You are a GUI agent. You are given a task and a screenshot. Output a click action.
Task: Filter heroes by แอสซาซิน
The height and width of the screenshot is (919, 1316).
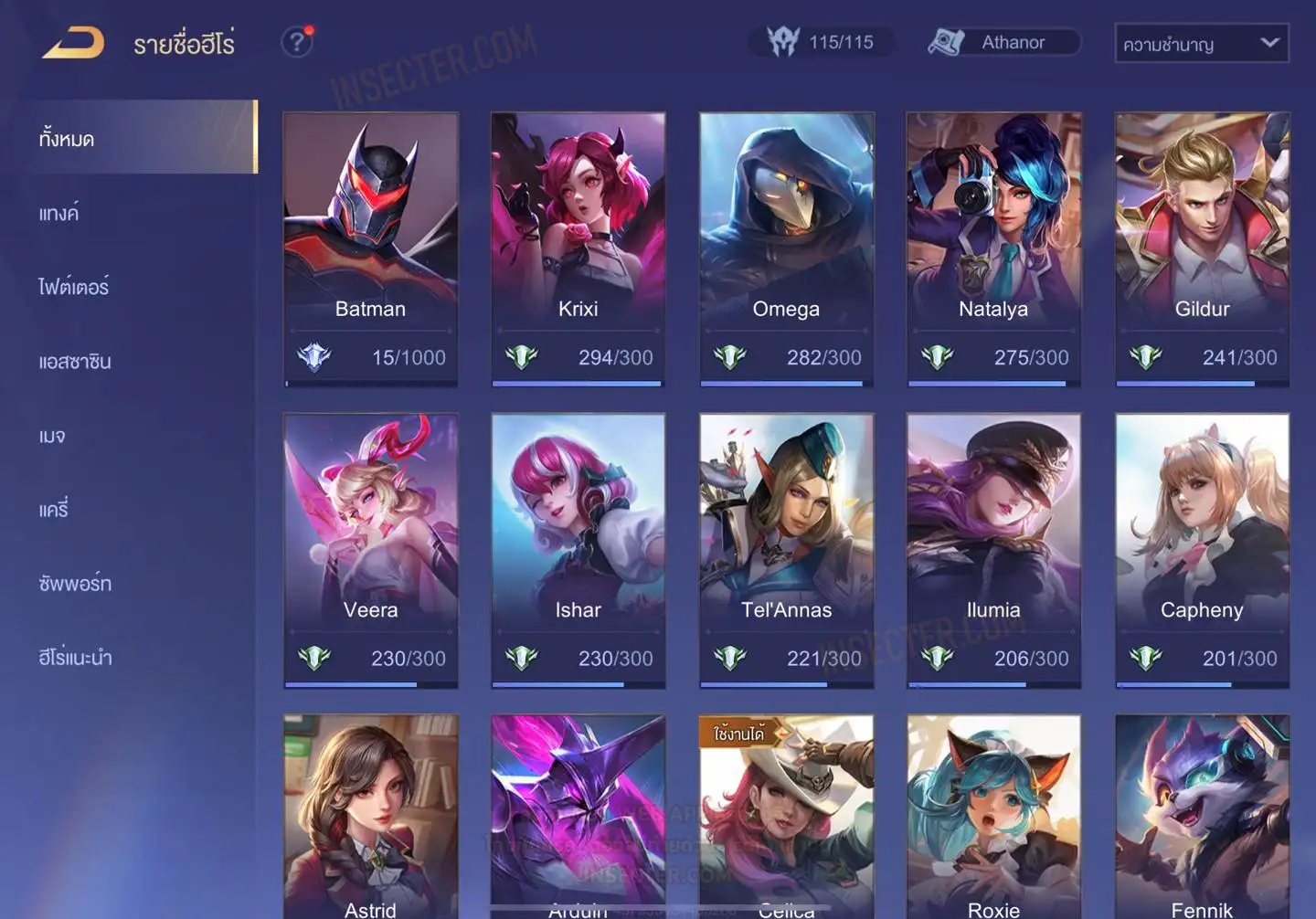(x=75, y=362)
